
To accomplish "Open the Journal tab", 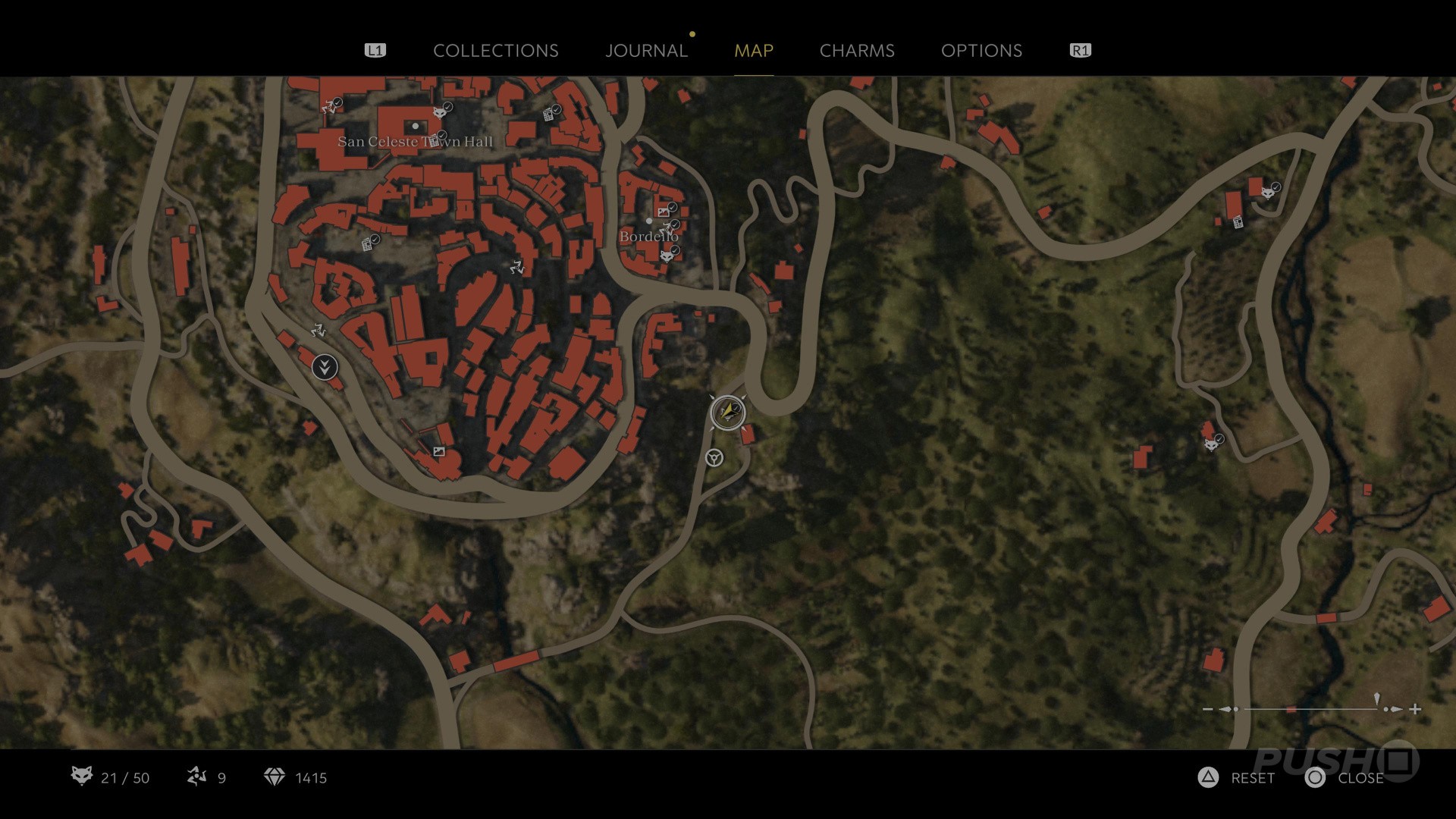I will point(646,51).
